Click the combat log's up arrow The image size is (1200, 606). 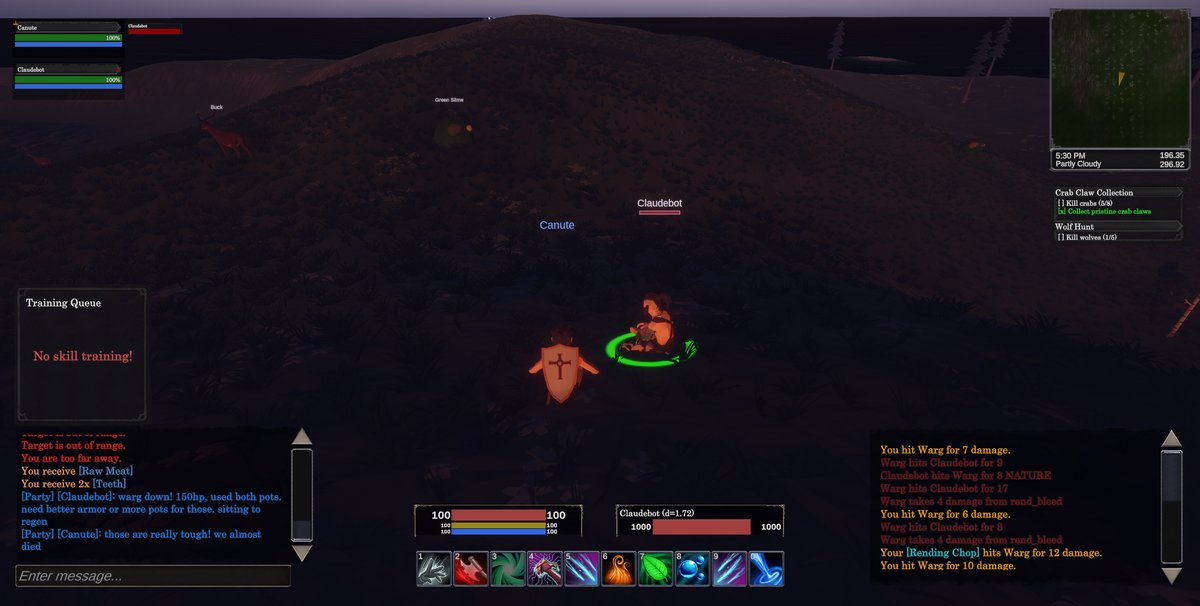tap(1171, 439)
